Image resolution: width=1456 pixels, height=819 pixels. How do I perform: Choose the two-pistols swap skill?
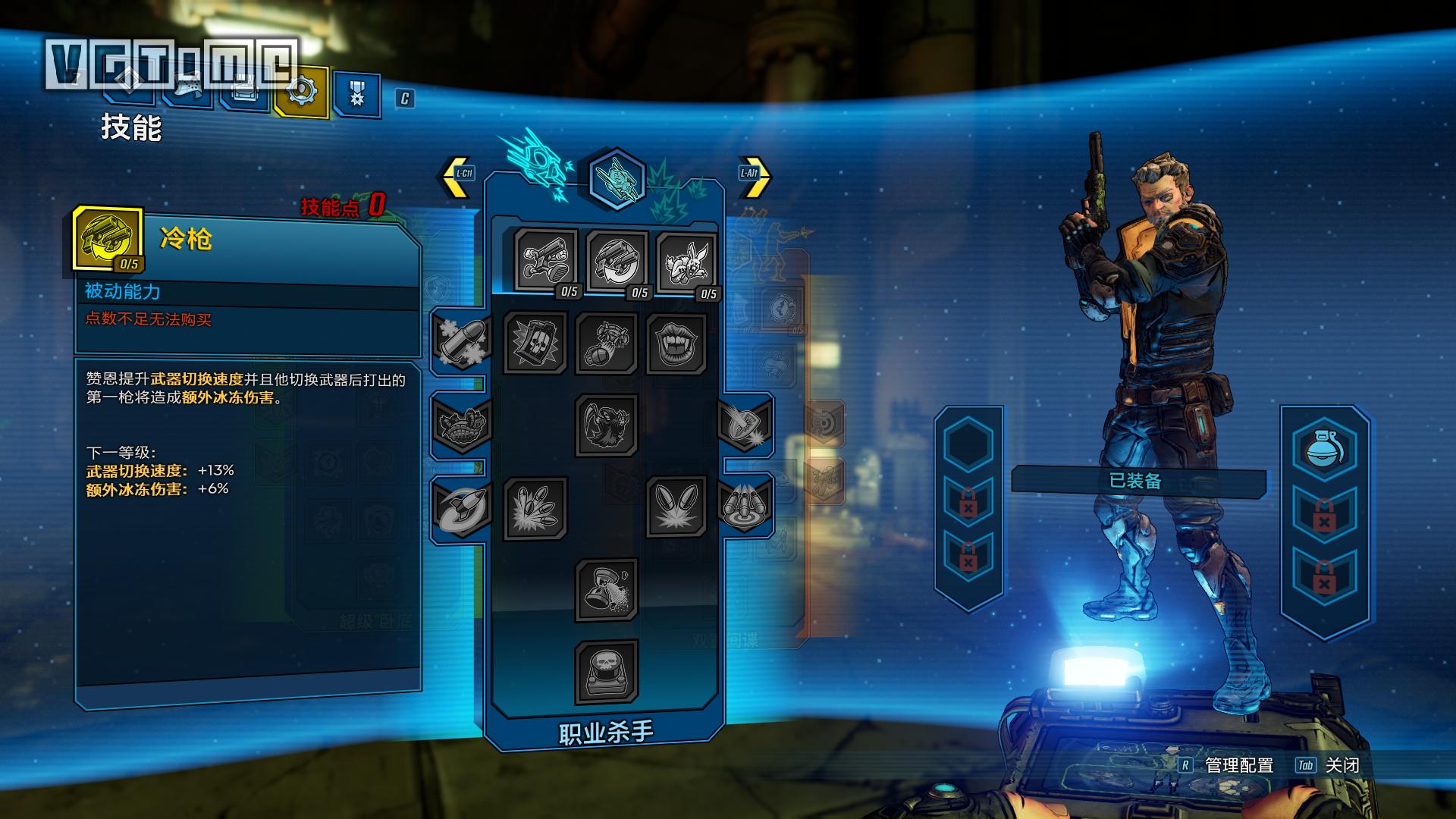tap(617, 260)
